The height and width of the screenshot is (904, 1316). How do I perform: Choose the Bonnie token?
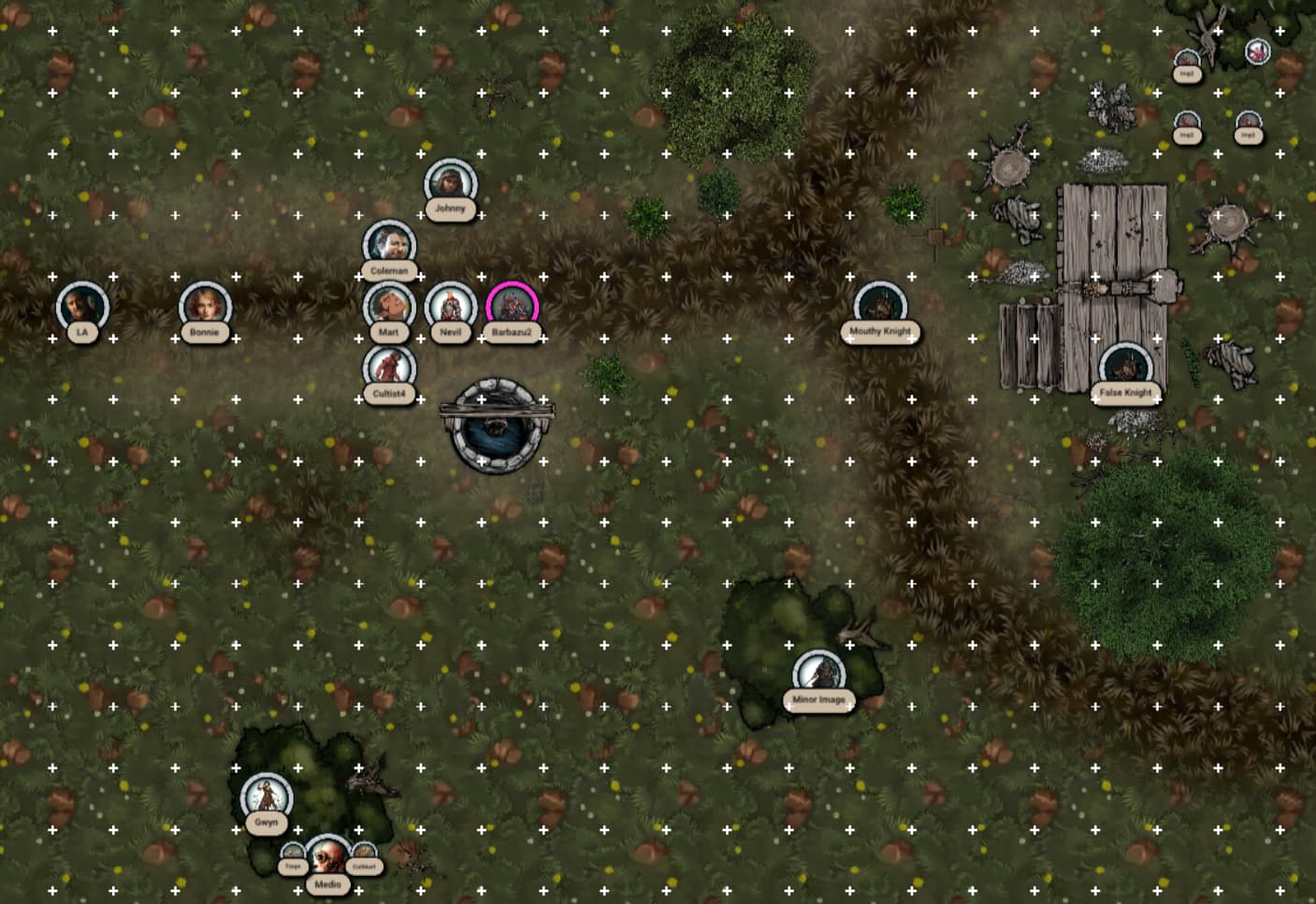click(205, 306)
